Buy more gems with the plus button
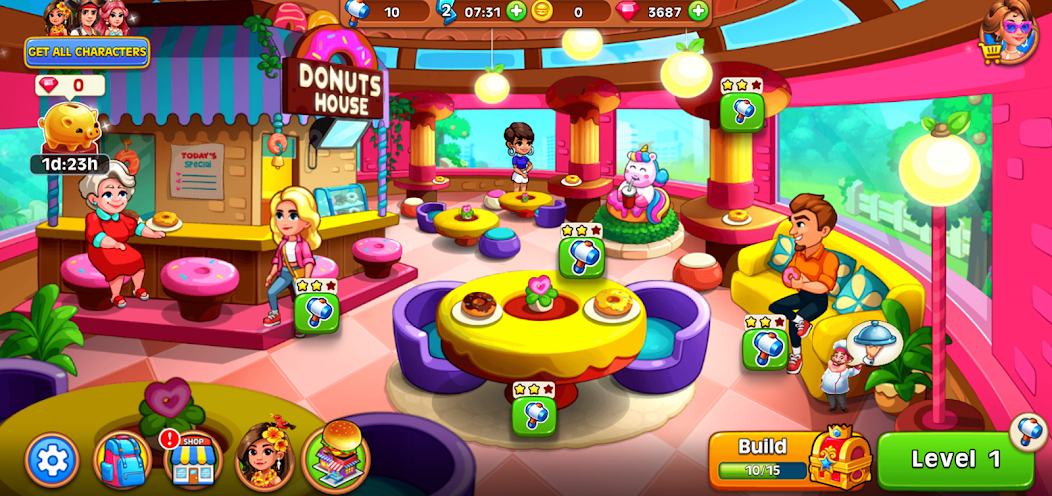The height and width of the screenshot is (496, 1052). coord(698,11)
